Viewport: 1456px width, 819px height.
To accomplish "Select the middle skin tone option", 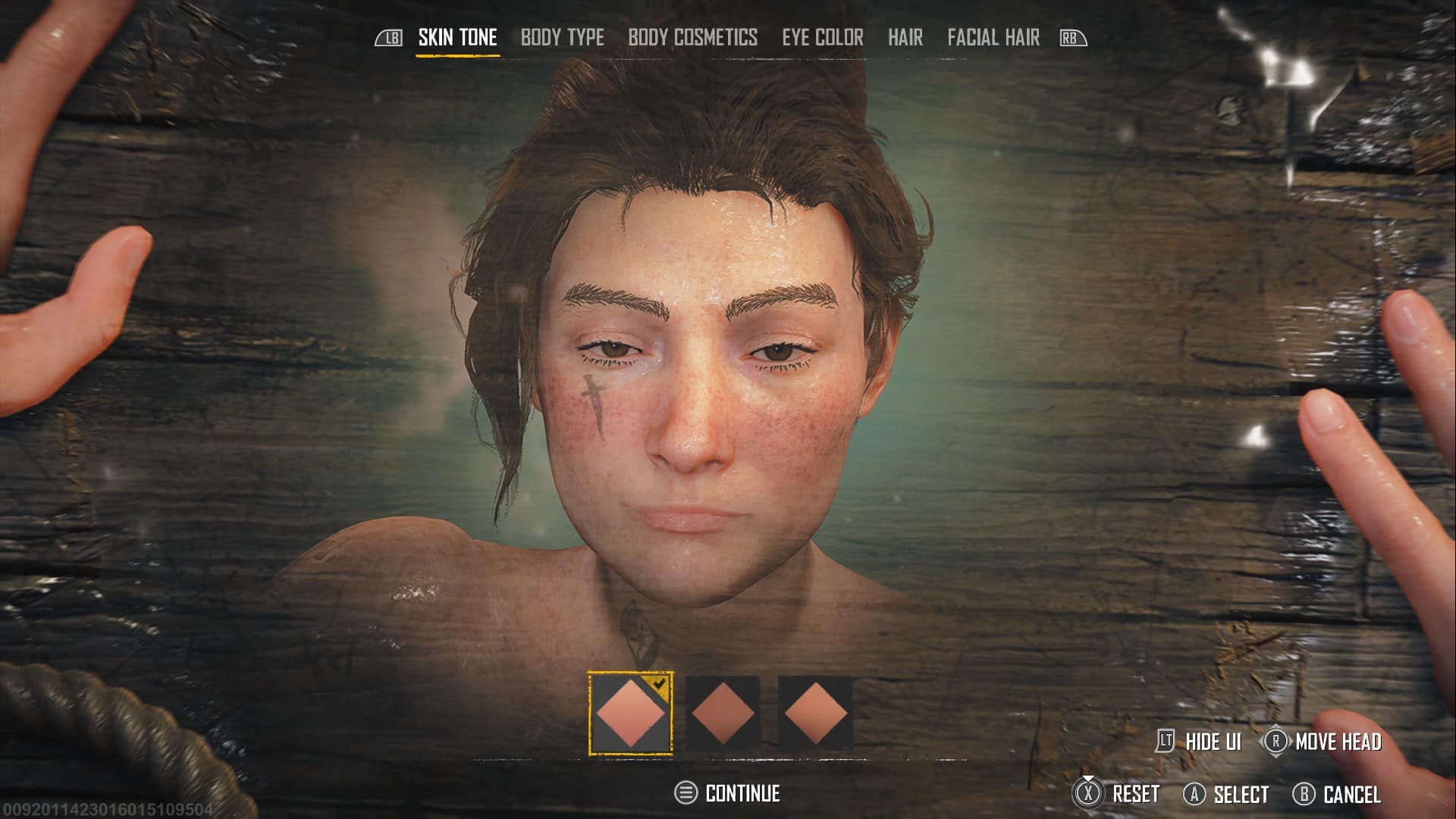I will tap(722, 711).
